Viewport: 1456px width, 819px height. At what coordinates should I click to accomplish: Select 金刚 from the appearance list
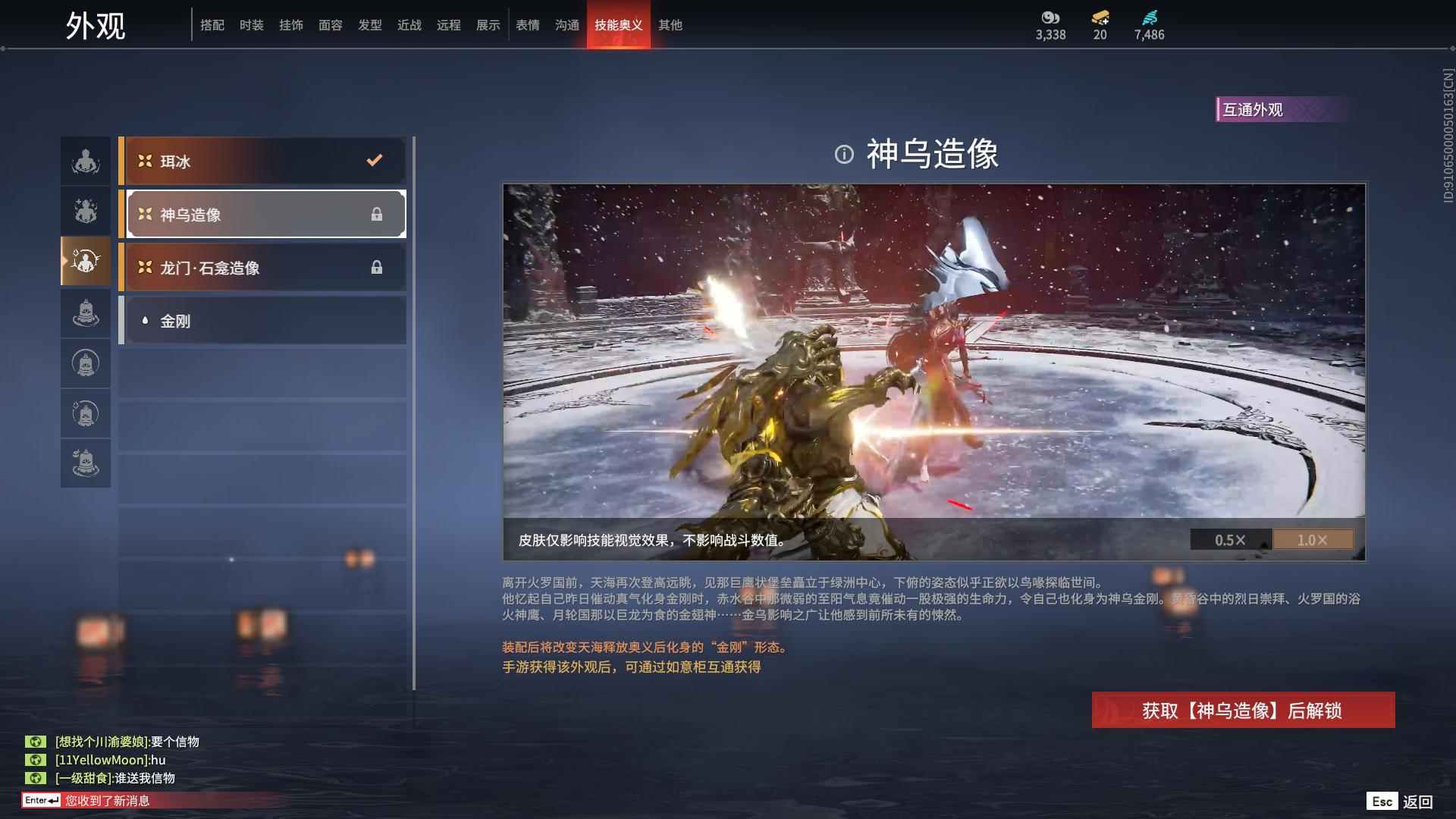coord(263,321)
